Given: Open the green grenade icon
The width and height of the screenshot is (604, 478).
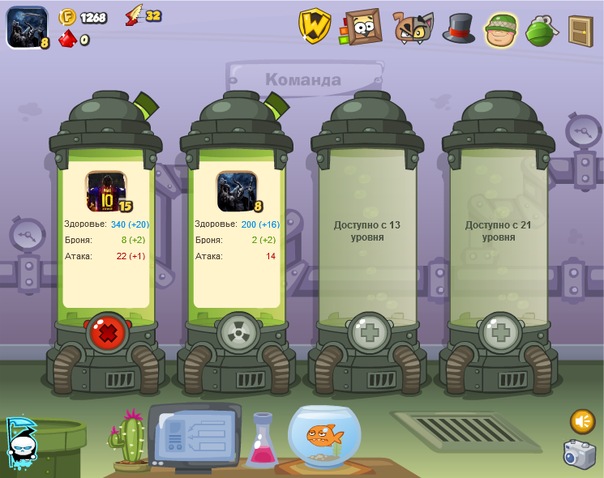Looking at the screenshot, I should click(x=540, y=29).
